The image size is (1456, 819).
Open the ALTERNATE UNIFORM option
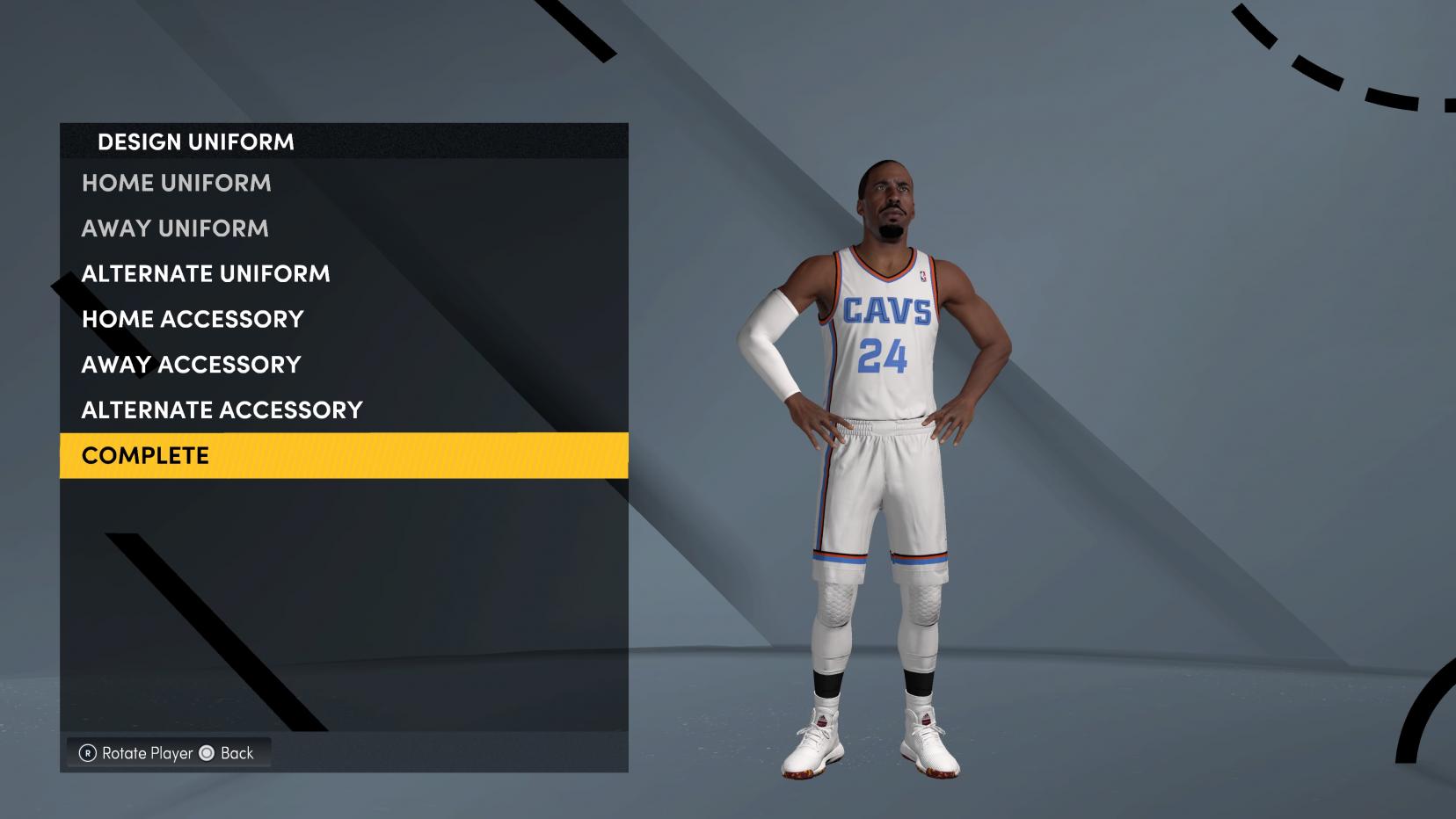(206, 273)
